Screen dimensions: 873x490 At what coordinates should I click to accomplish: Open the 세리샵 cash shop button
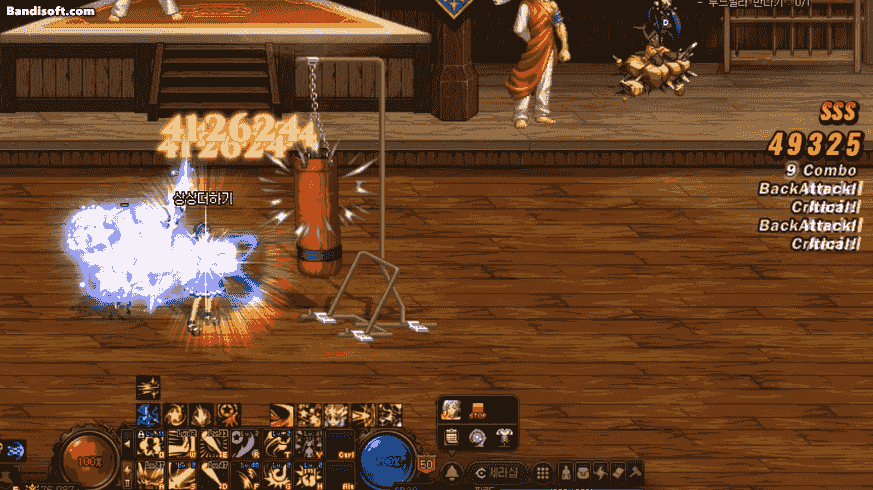(498, 472)
